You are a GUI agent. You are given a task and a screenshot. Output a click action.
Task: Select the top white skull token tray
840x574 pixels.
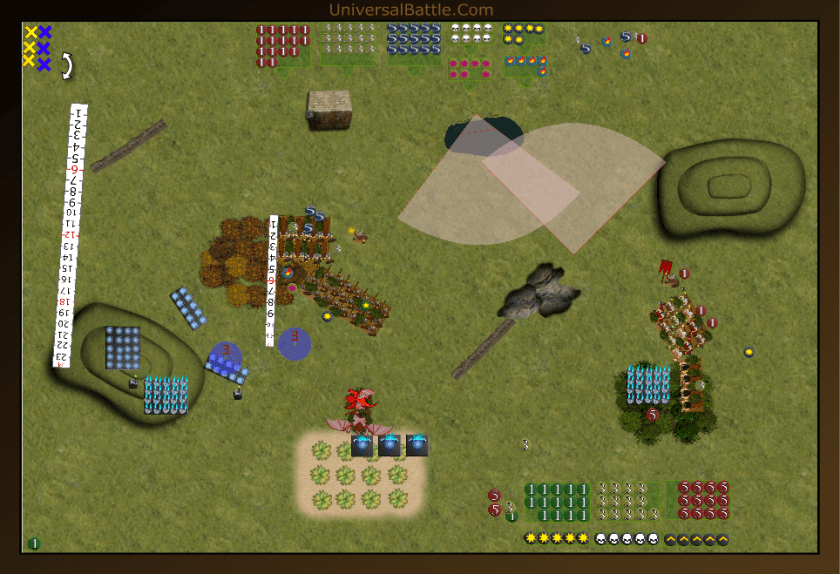pos(469,34)
